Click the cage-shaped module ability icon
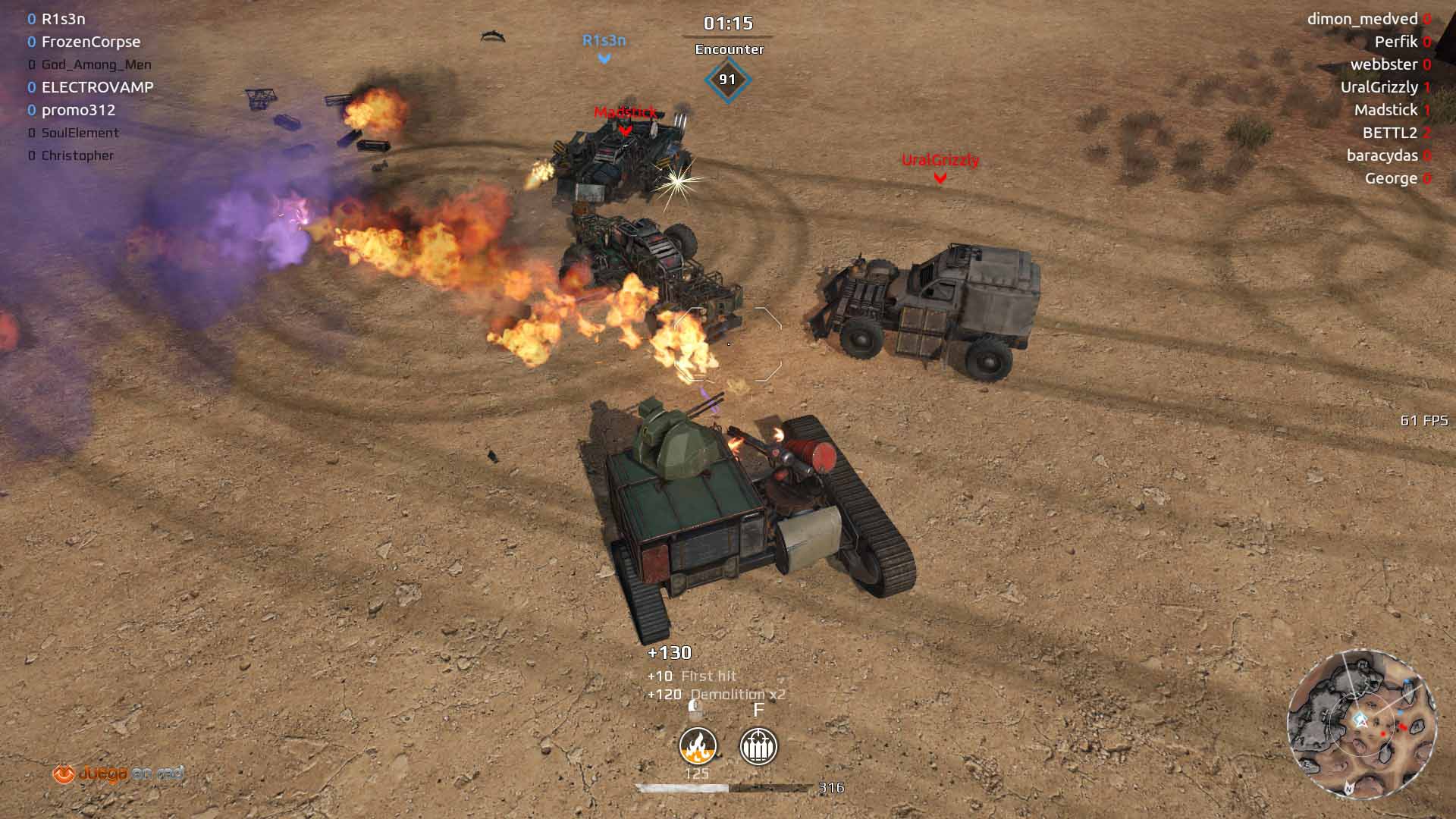Viewport: 1456px width, 819px height. pyautogui.click(x=758, y=745)
